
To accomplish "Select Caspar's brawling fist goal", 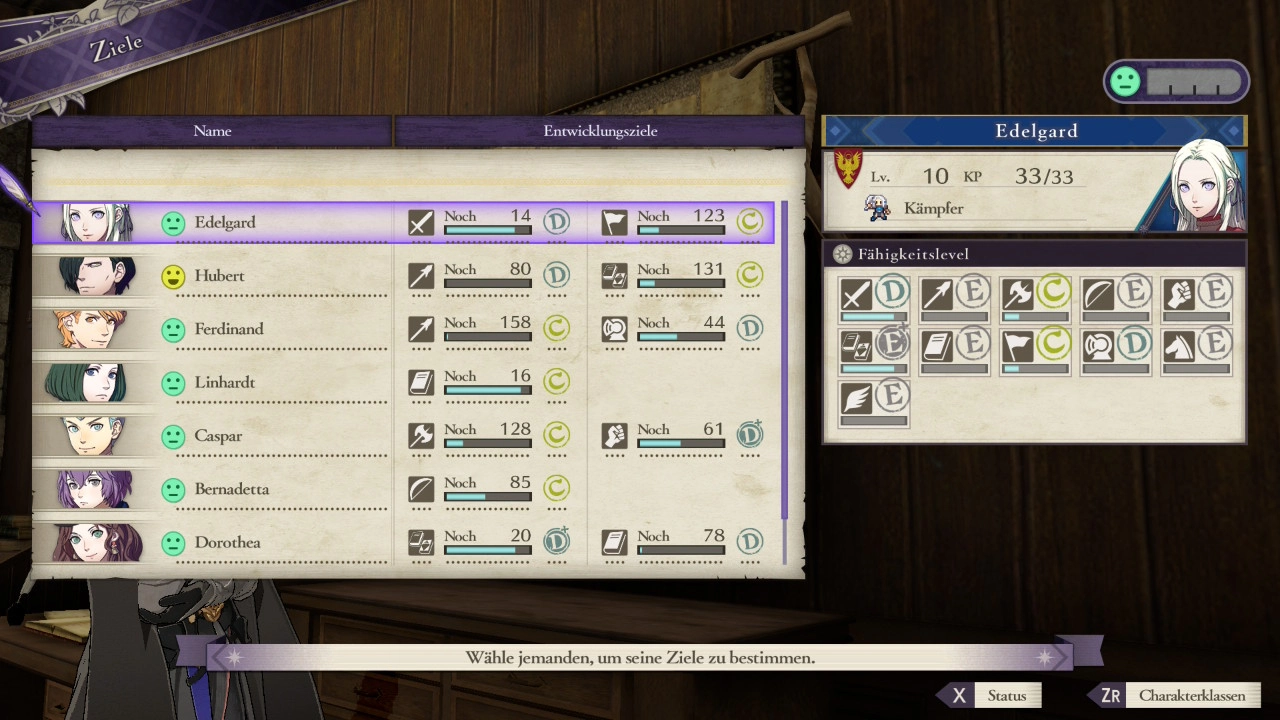I will coord(615,436).
